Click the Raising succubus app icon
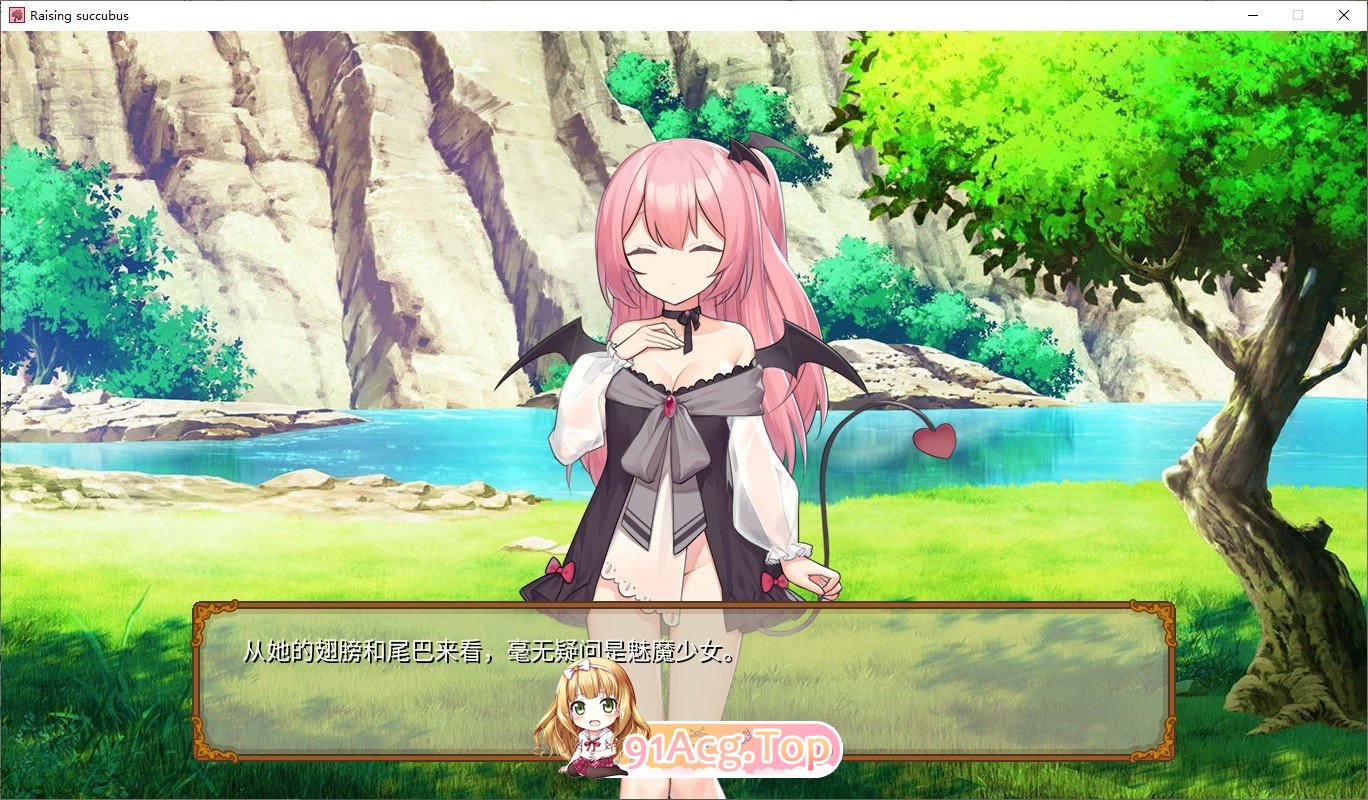 (x=15, y=15)
